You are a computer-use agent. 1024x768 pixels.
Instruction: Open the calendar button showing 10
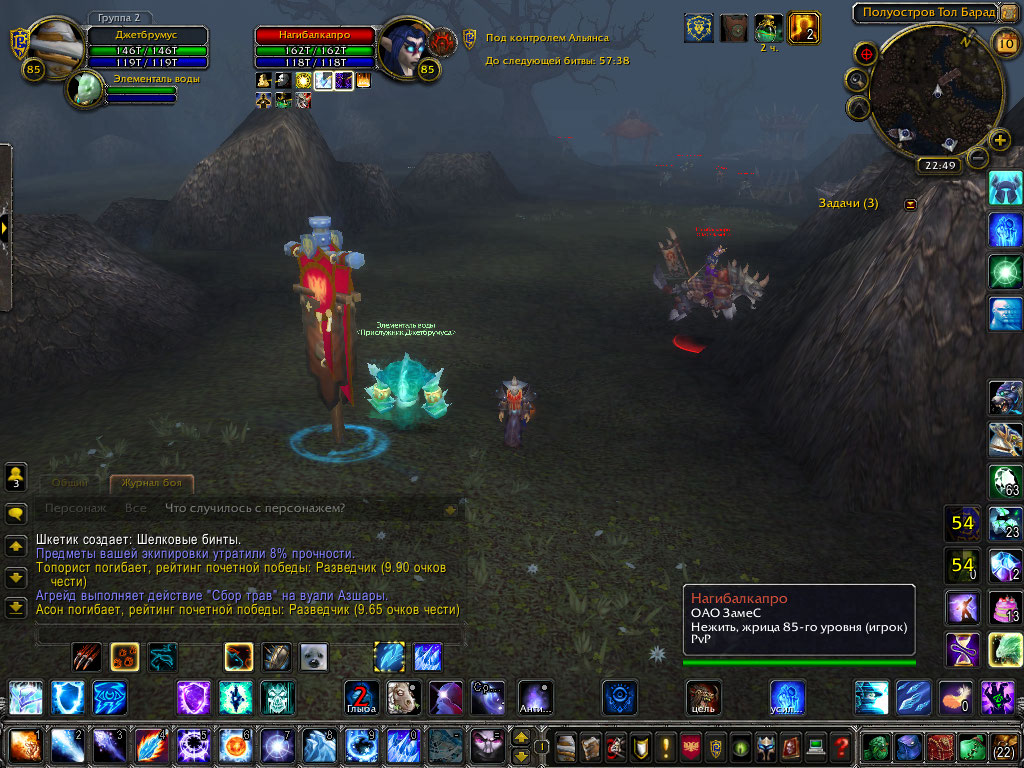click(1006, 42)
